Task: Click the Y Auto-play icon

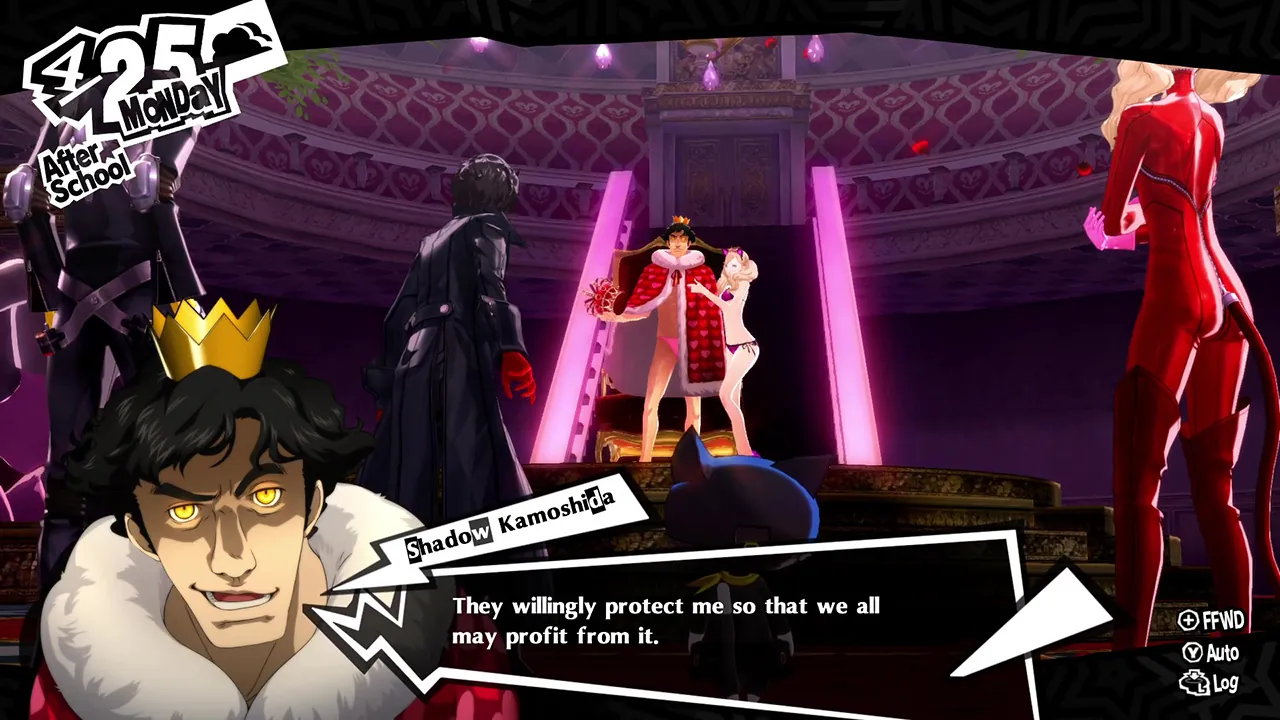Action: pyautogui.click(x=1193, y=650)
